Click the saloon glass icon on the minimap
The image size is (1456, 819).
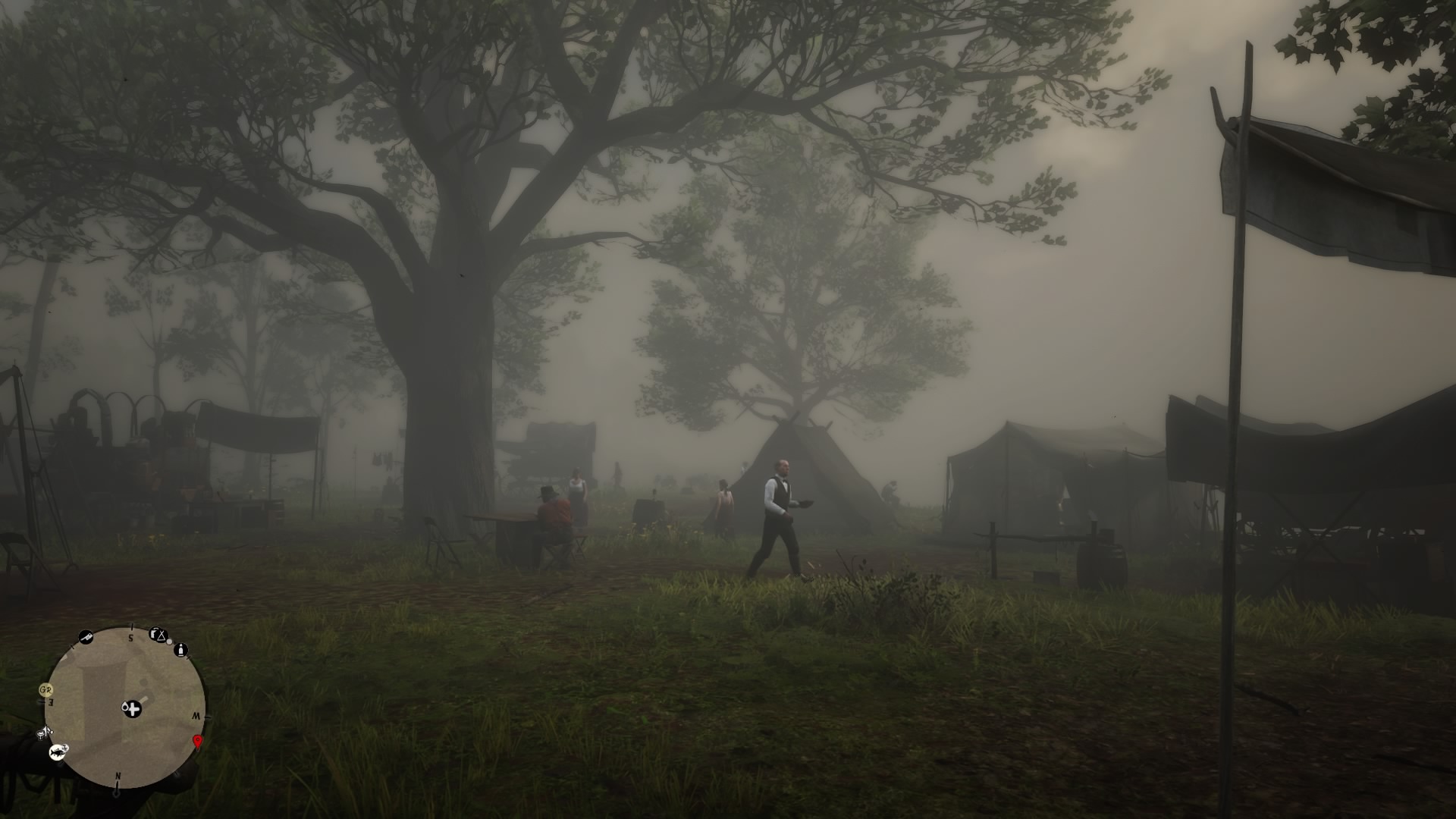point(41,734)
